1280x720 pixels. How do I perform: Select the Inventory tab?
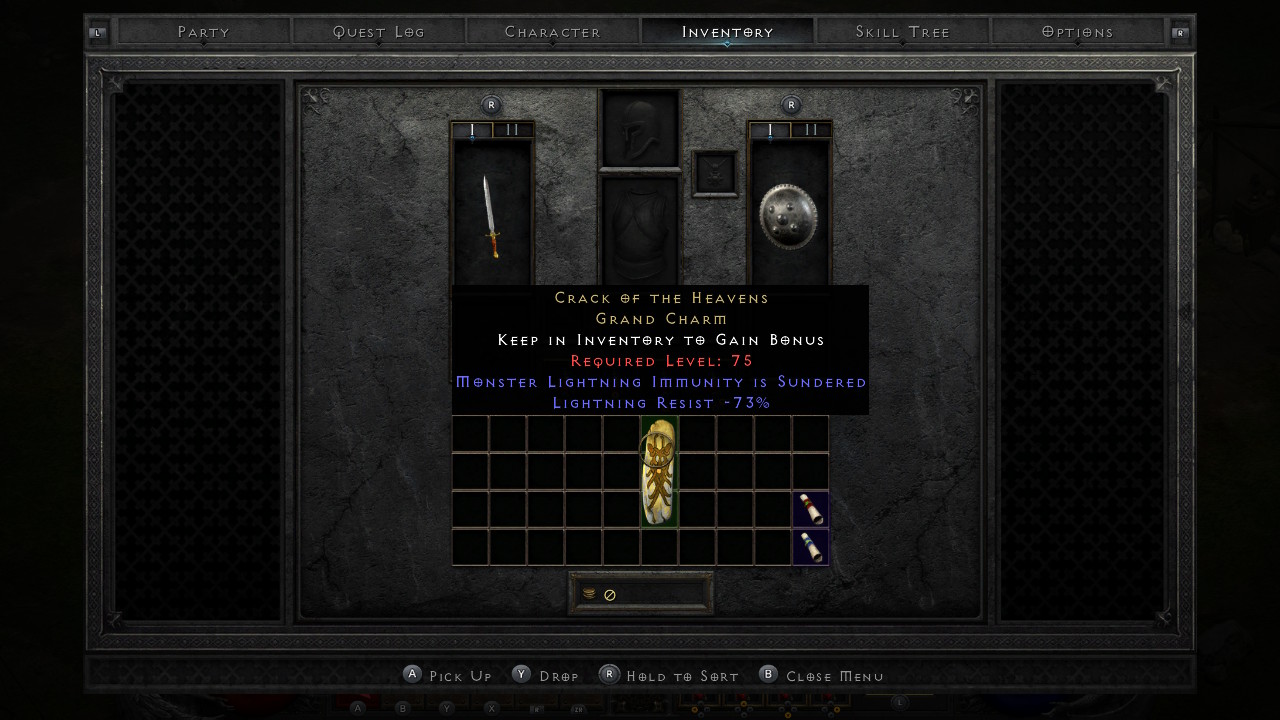pyautogui.click(x=727, y=32)
